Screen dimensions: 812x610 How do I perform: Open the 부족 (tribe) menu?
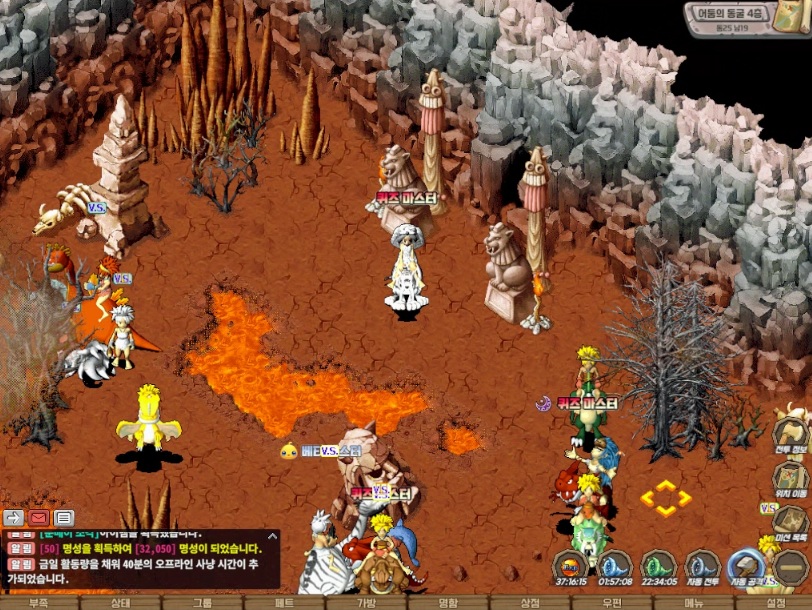39,603
